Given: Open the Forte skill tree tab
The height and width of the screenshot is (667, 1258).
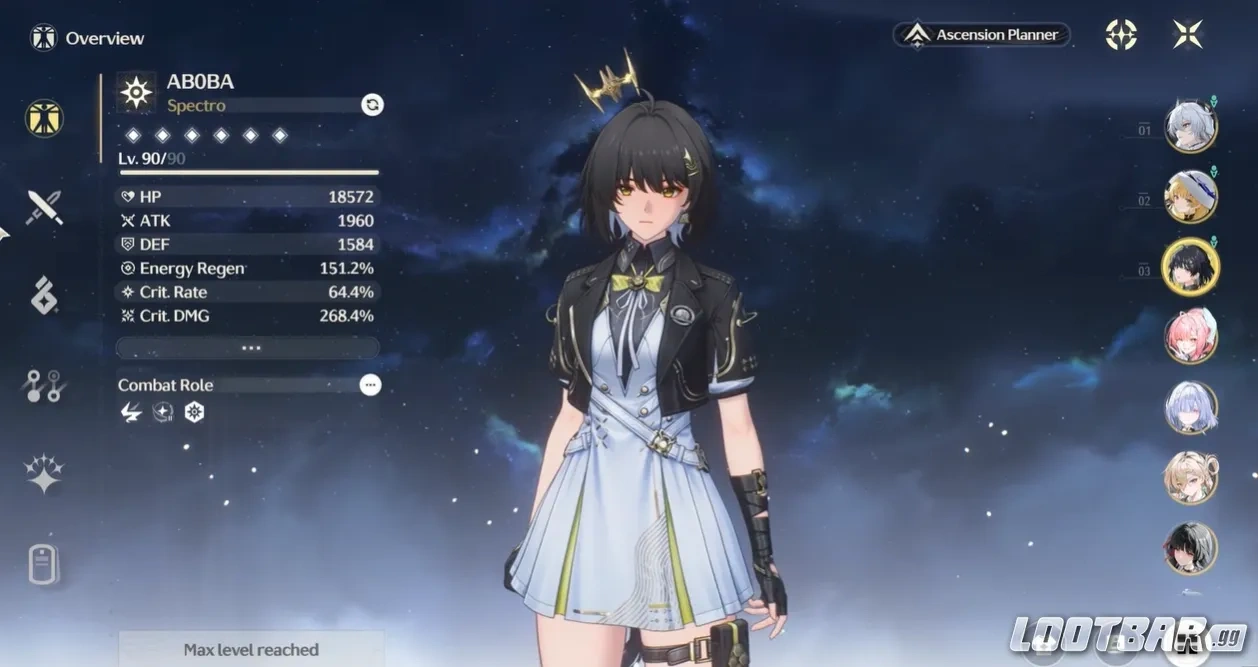Looking at the screenshot, I should 44,385.
